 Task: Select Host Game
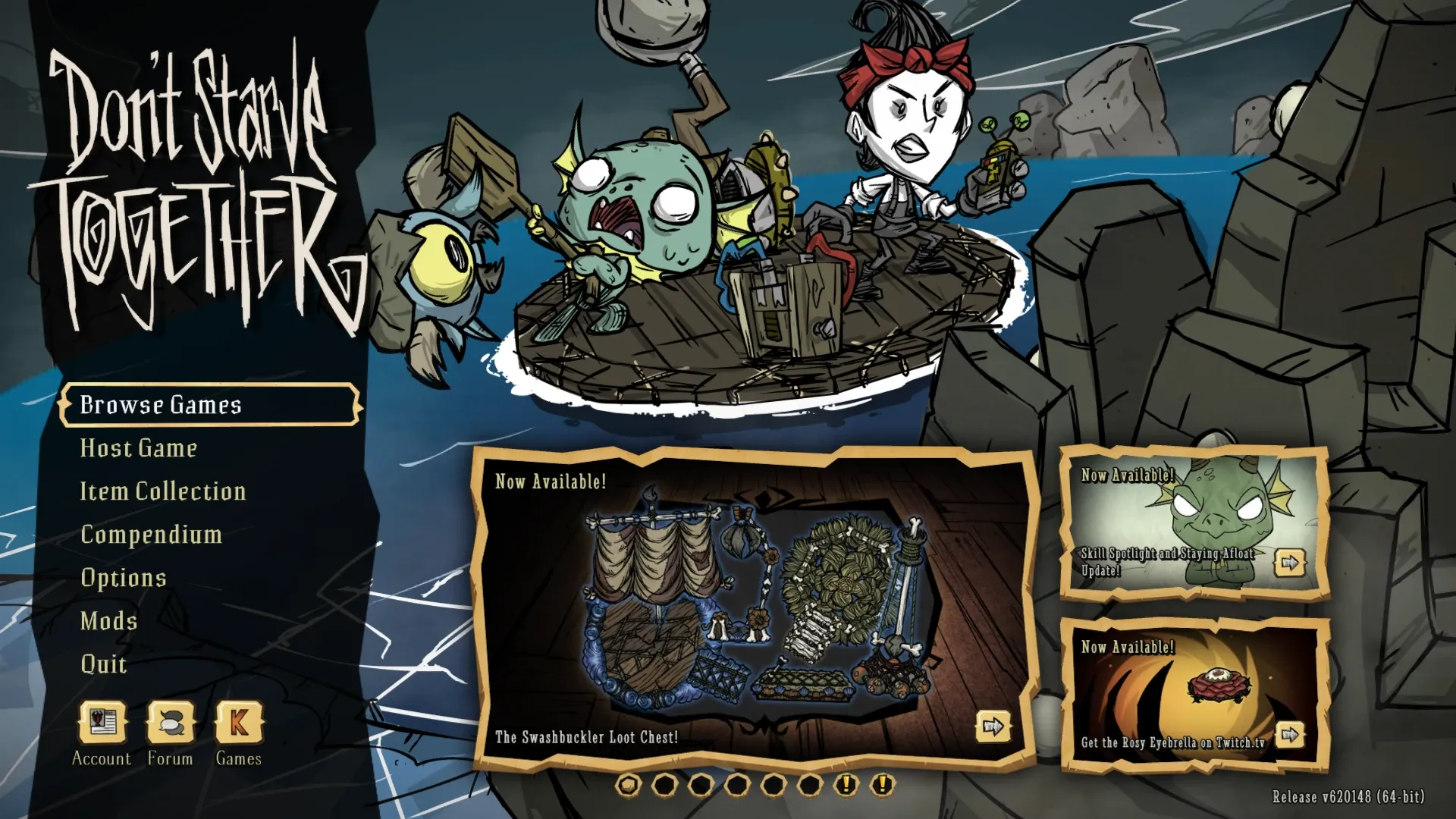click(139, 448)
